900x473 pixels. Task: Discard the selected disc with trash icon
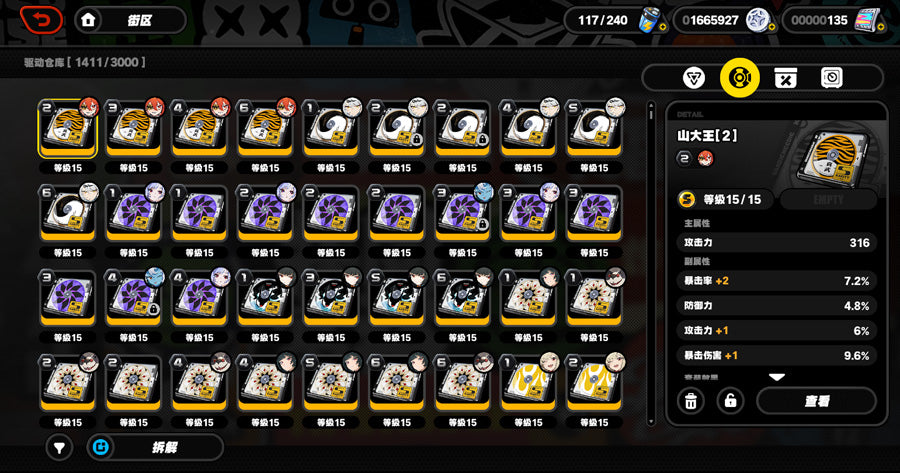(x=690, y=401)
